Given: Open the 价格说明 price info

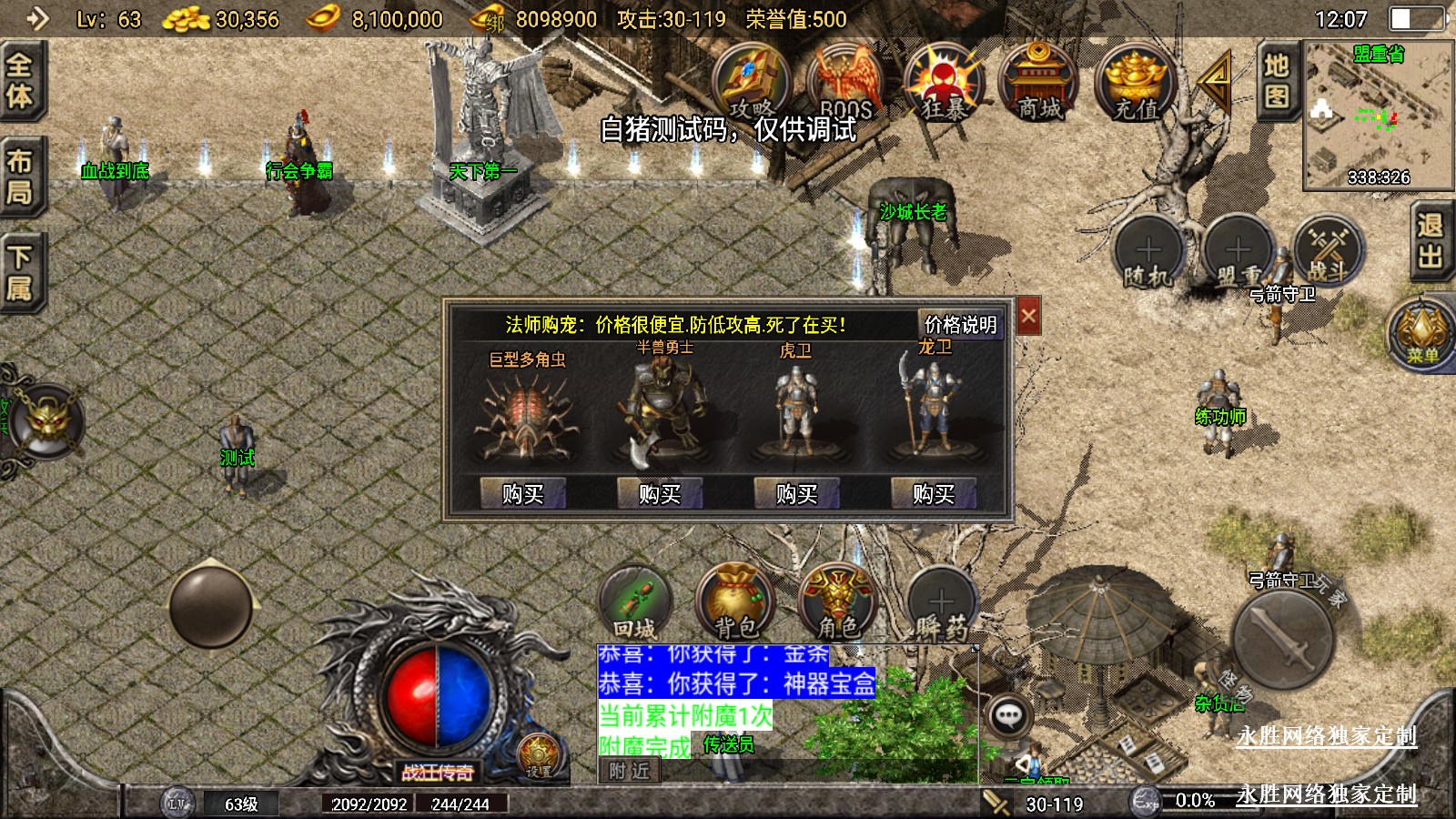Looking at the screenshot, I should (x=960, y=325).
